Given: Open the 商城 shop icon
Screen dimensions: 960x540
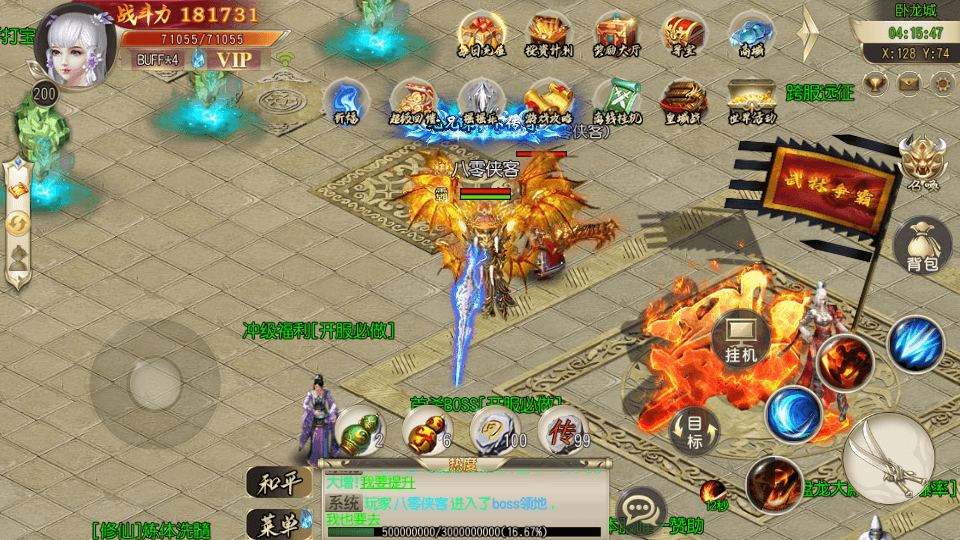Looking at the screenshot, I should [752, 35].
